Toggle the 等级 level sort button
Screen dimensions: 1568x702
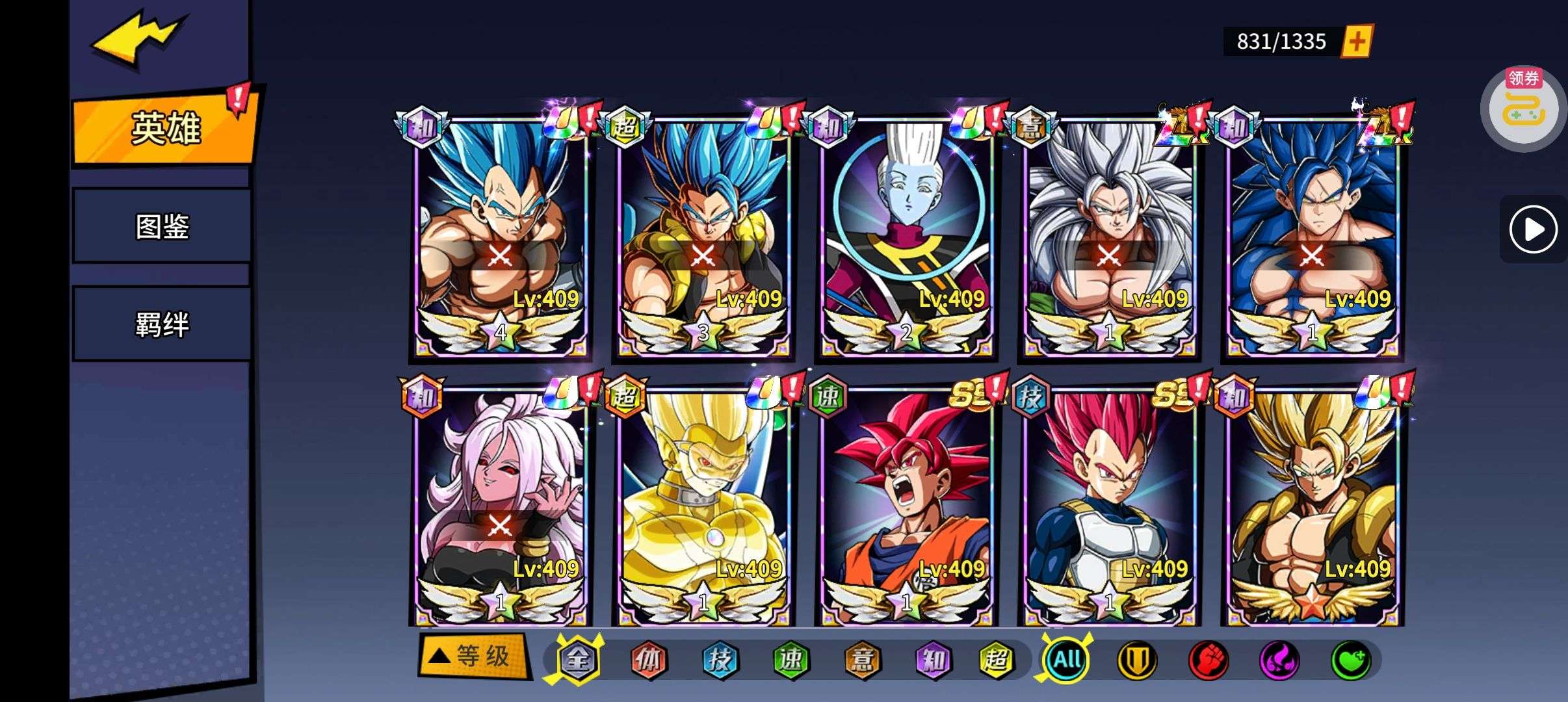click(x=473, y=656)
